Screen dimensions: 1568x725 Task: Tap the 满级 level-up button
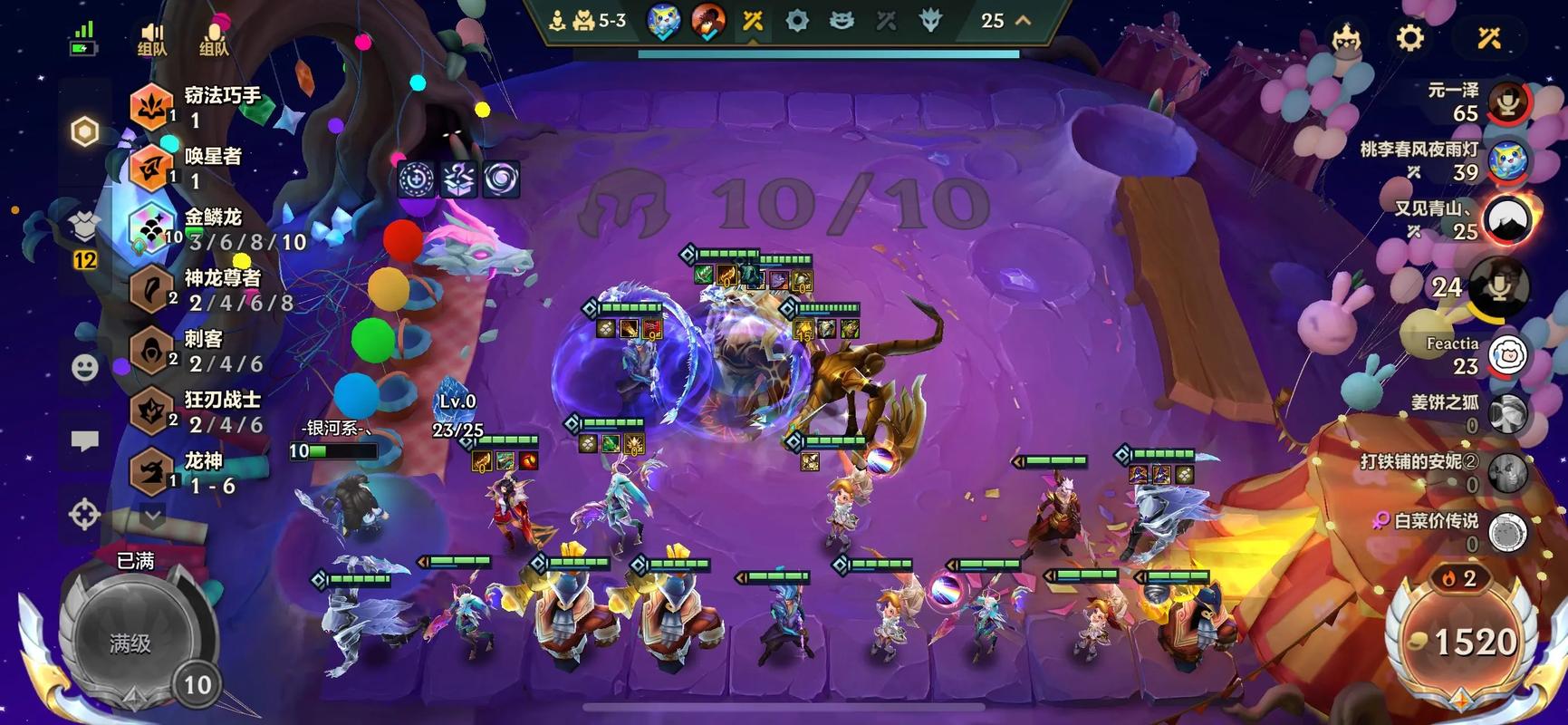point(131,642)
